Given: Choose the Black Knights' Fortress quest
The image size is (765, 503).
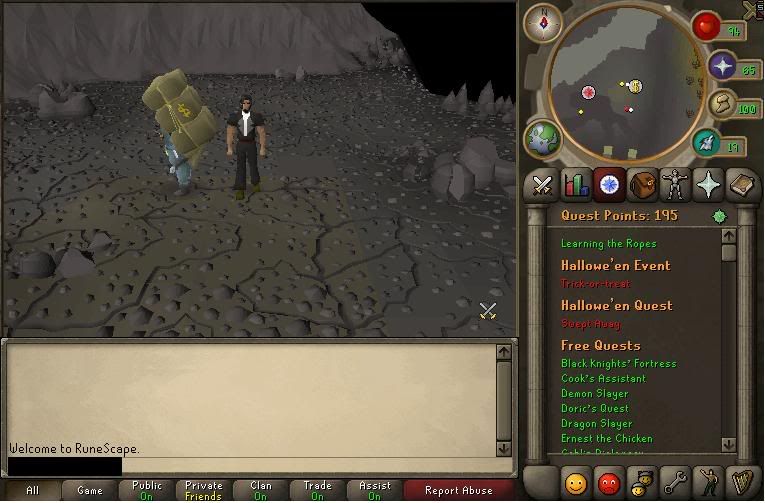Looking at the screenshot, I should pyautogui.click(x=618, y=363).
